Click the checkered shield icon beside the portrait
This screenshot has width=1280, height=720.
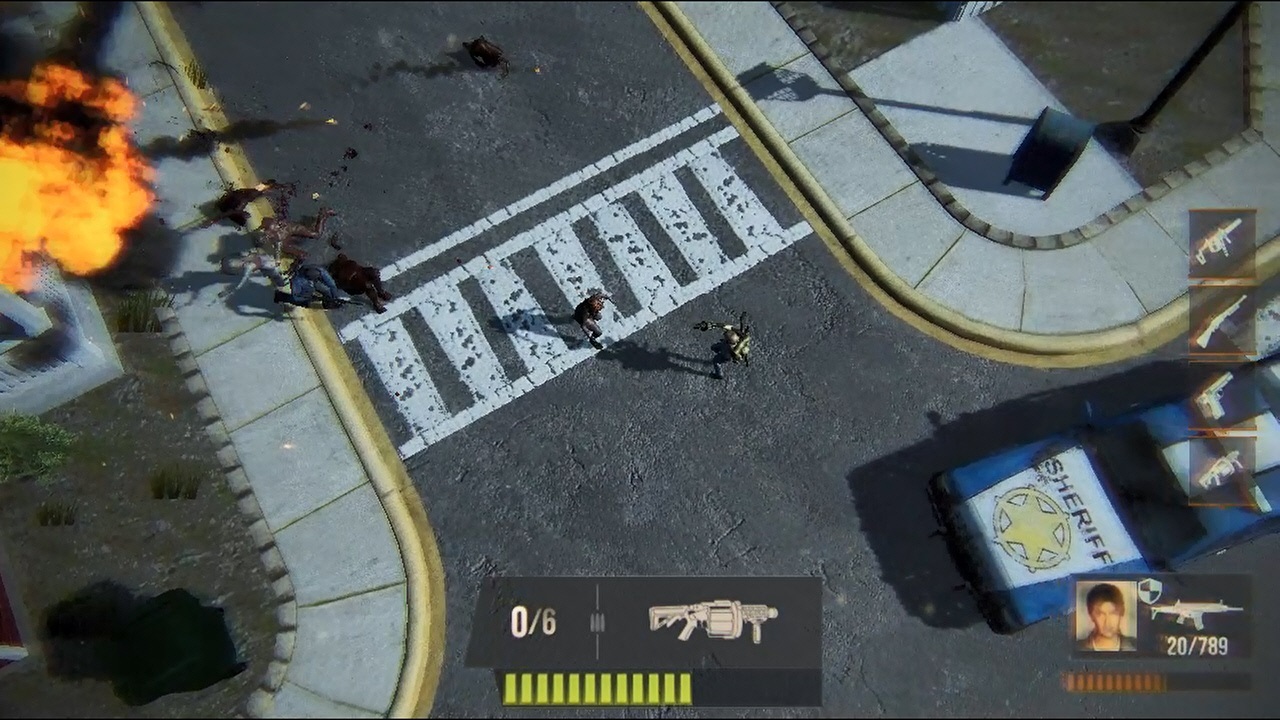pyautogui.click(x=1149, y=590)
